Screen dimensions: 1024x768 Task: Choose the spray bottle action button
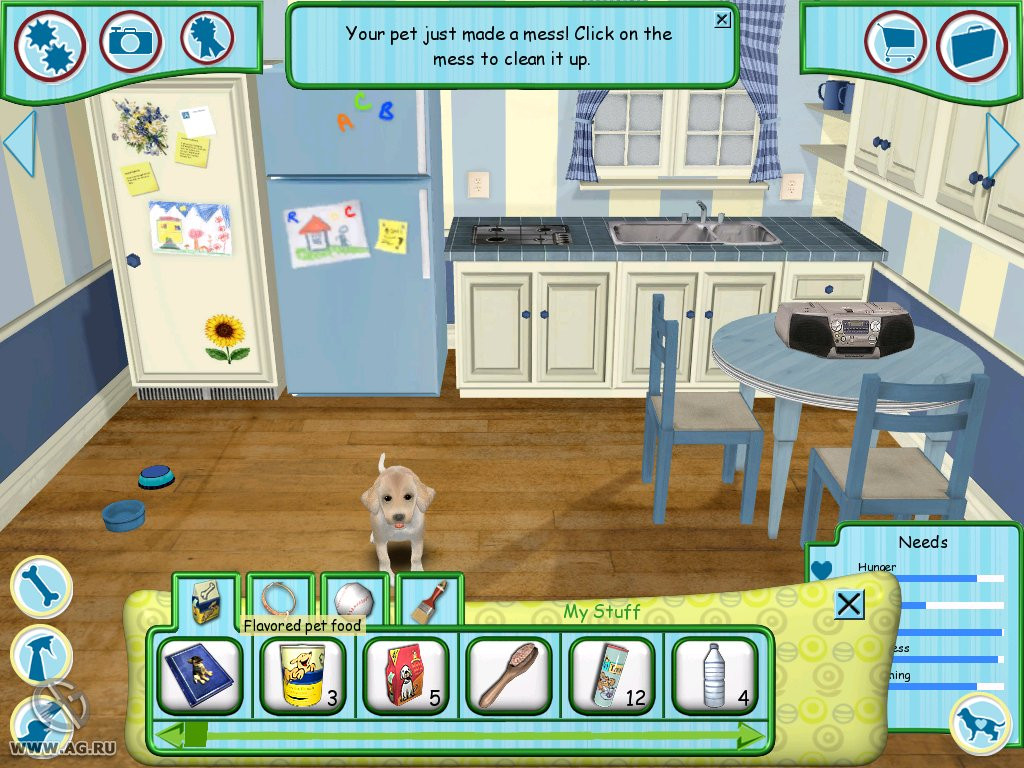pyautogui.click(x=40, y=655)
